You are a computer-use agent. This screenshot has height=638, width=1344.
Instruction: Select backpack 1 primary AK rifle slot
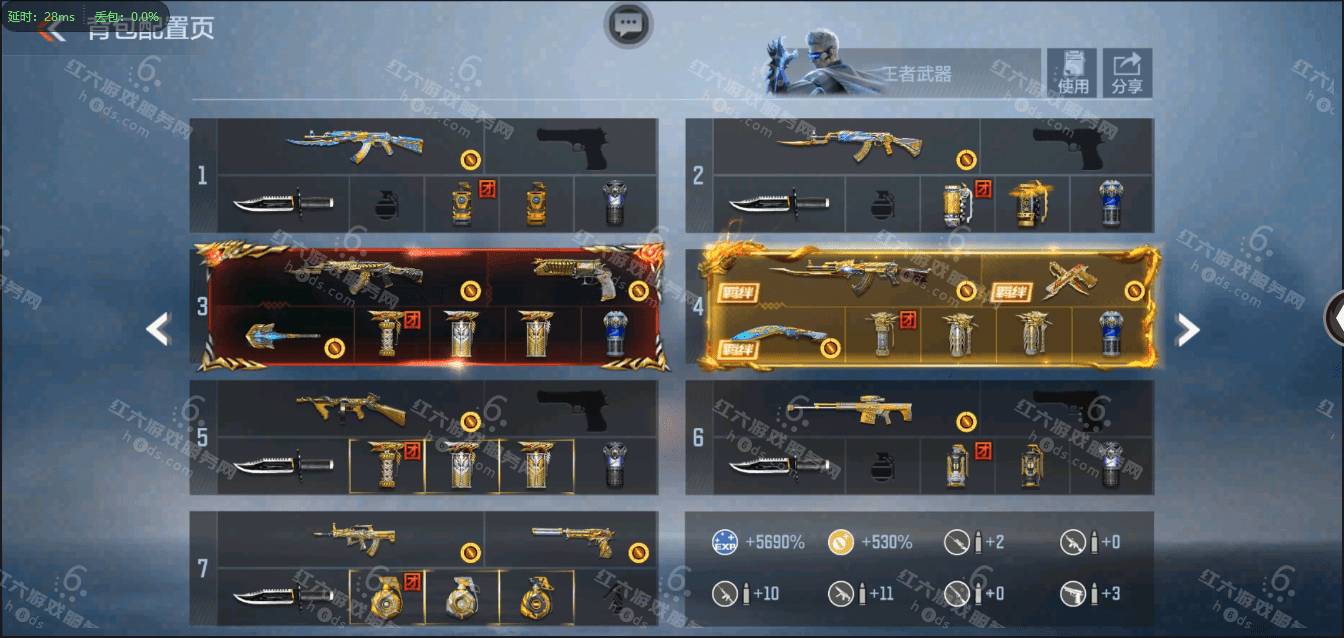click(x=351, y=146)
